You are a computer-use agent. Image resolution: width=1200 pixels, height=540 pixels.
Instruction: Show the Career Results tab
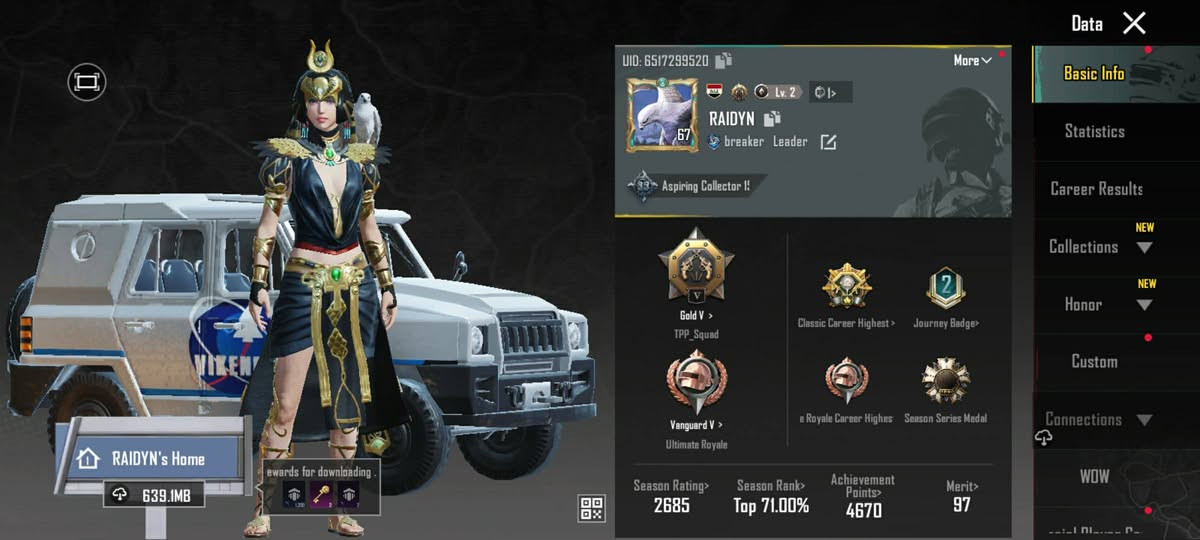point(1096,189)
